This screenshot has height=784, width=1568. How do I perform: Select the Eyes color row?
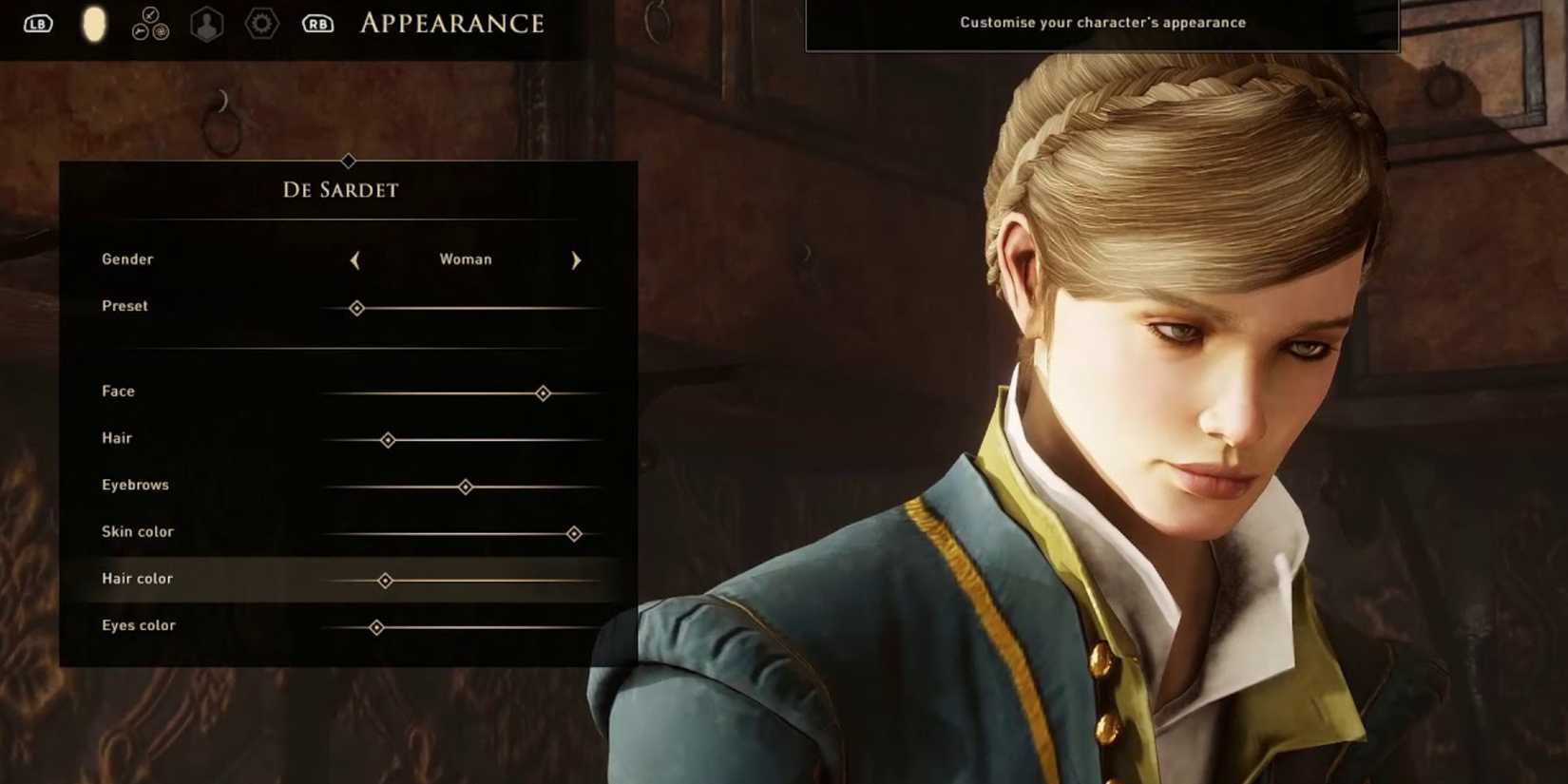point(138,625)
